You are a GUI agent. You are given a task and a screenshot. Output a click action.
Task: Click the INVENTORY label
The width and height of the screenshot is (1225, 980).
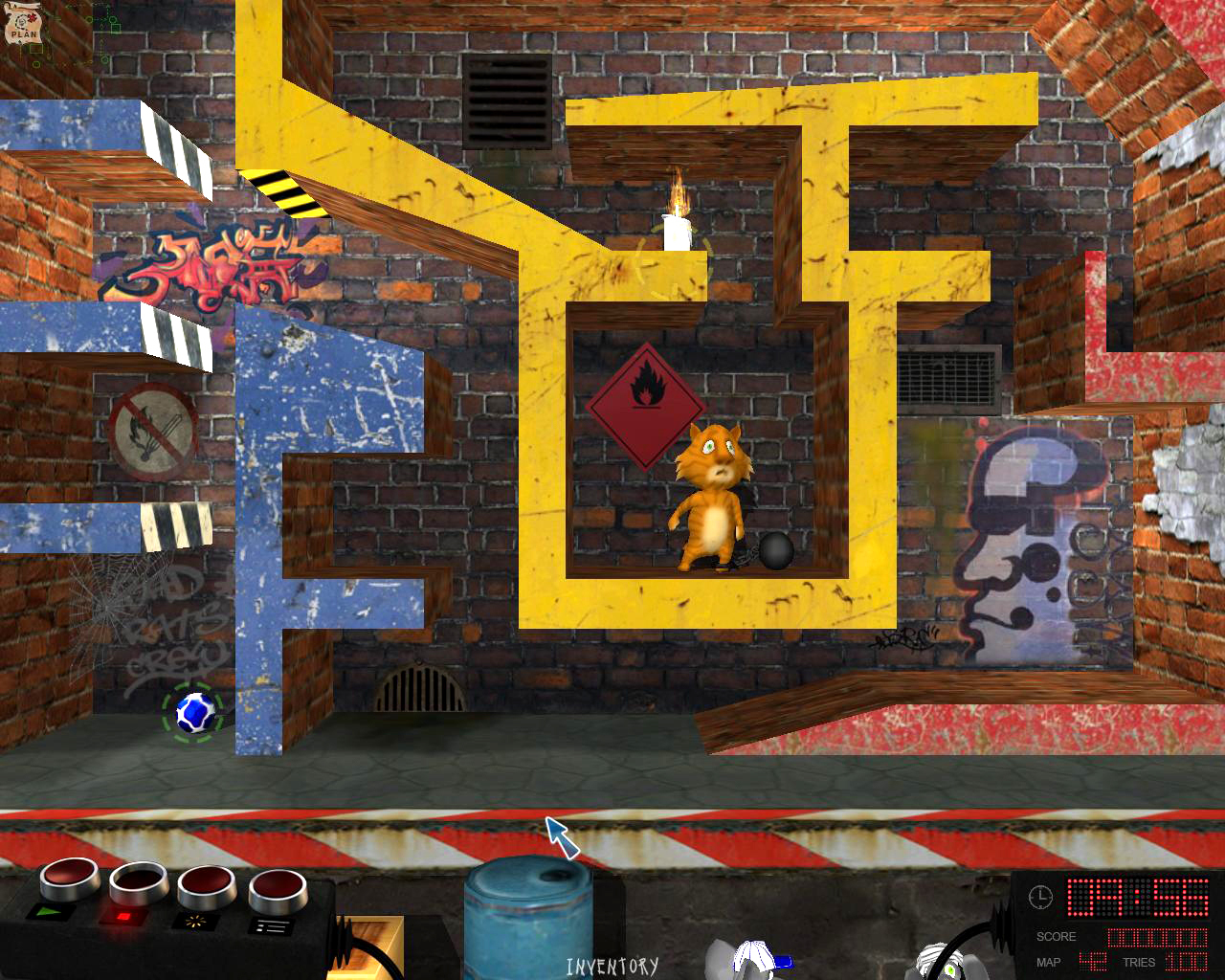coord(612,967)
